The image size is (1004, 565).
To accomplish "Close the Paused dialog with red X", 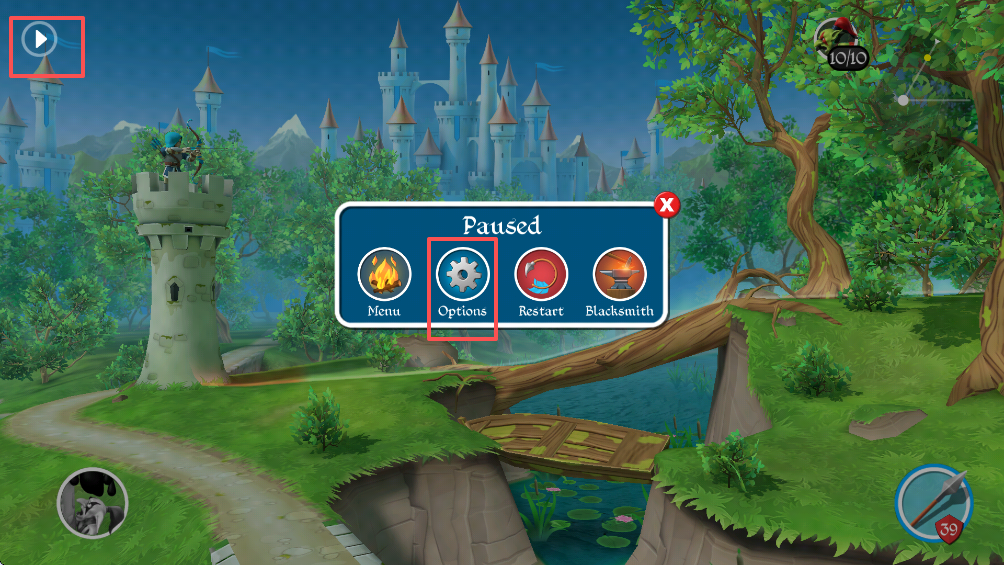I will [667, 206].
